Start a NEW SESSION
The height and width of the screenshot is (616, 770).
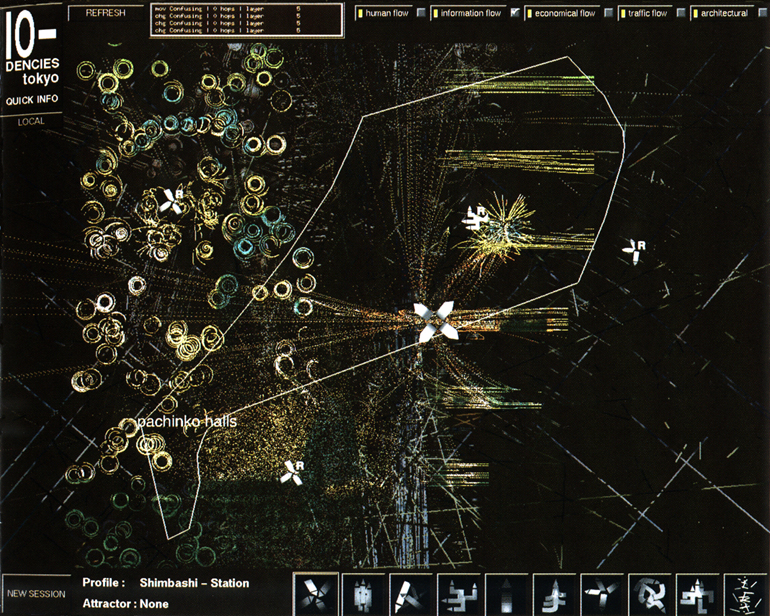pos(35,594)
